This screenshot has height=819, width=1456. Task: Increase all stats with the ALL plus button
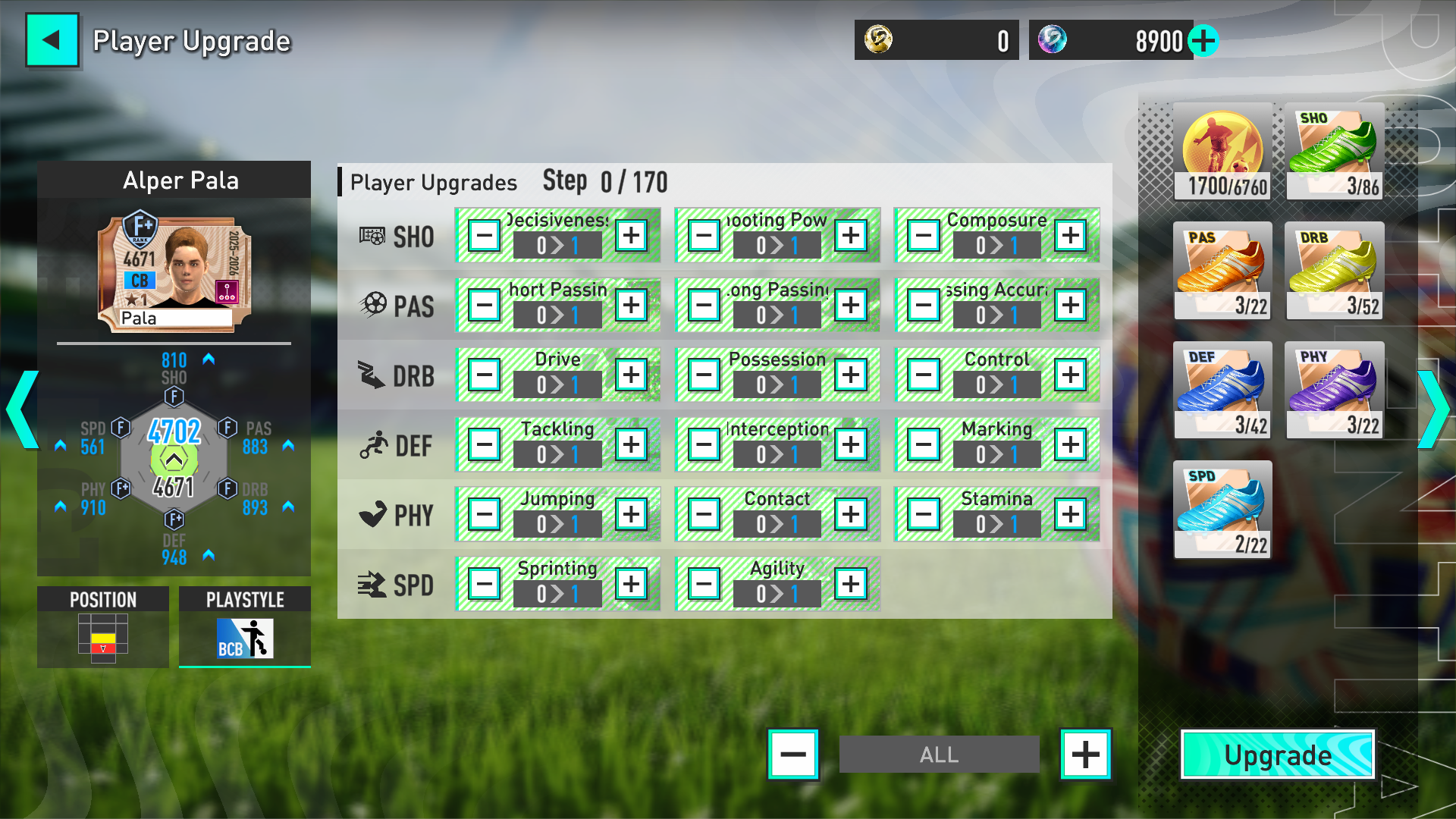pos(1085,755)
